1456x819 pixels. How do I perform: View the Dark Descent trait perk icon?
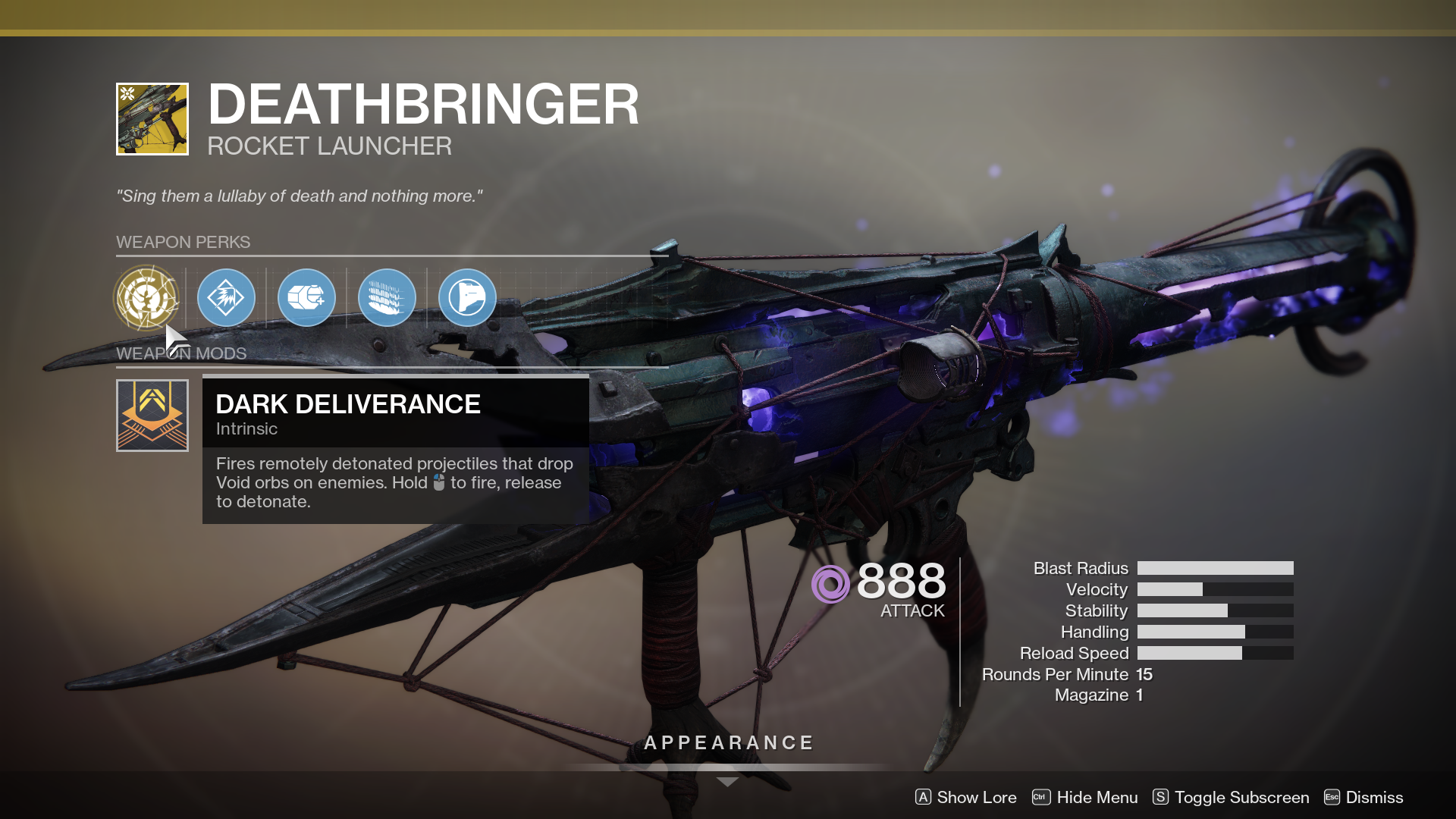pos(387,298)
